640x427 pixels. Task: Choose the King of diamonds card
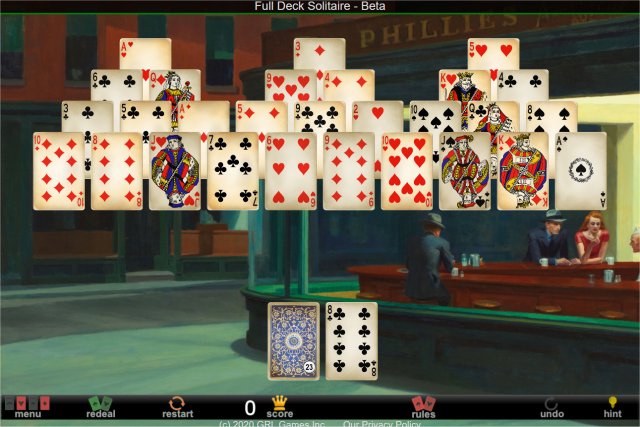[x=522, y=171]
